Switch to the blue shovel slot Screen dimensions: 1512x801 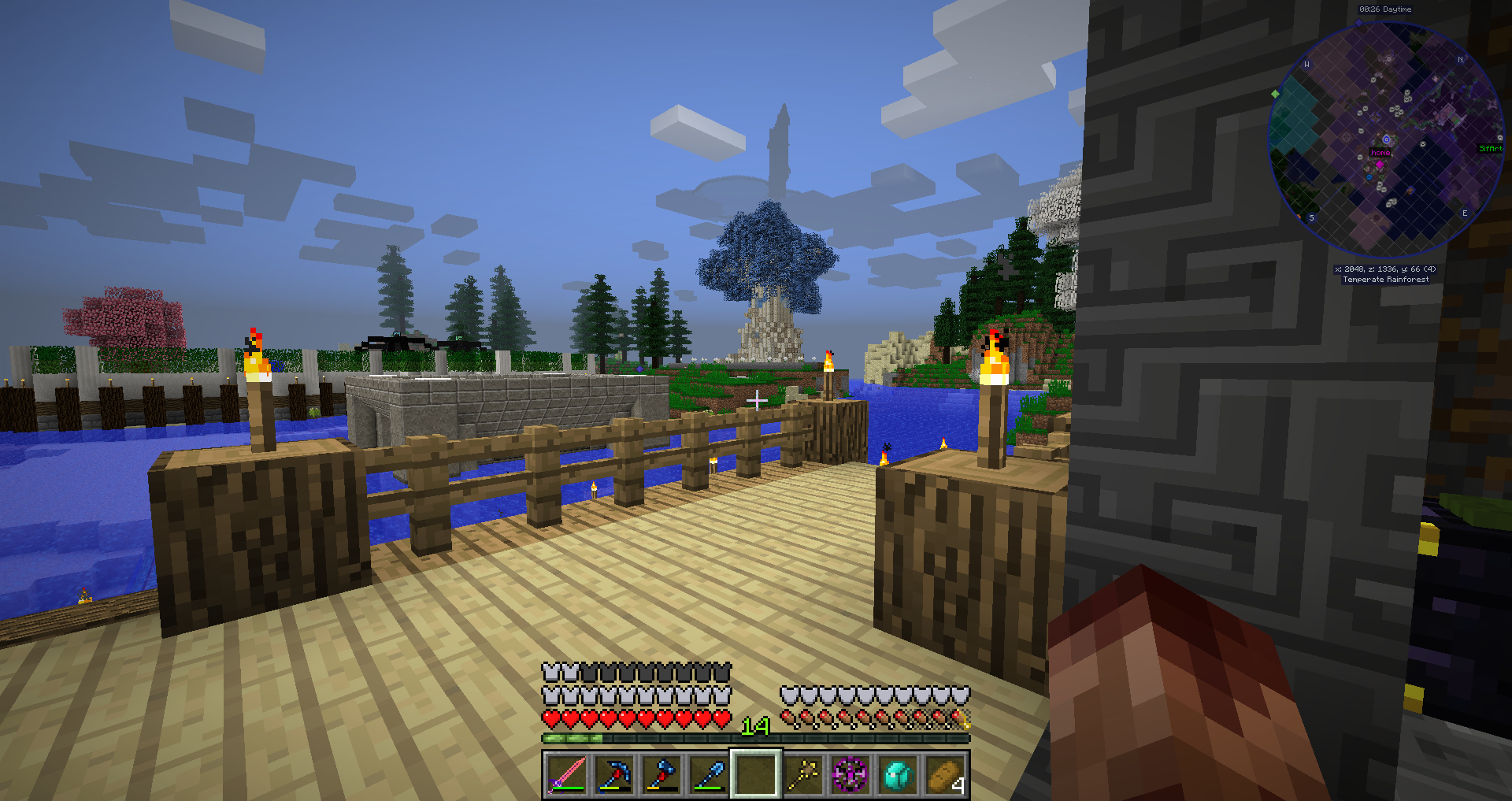click(709, 774)
